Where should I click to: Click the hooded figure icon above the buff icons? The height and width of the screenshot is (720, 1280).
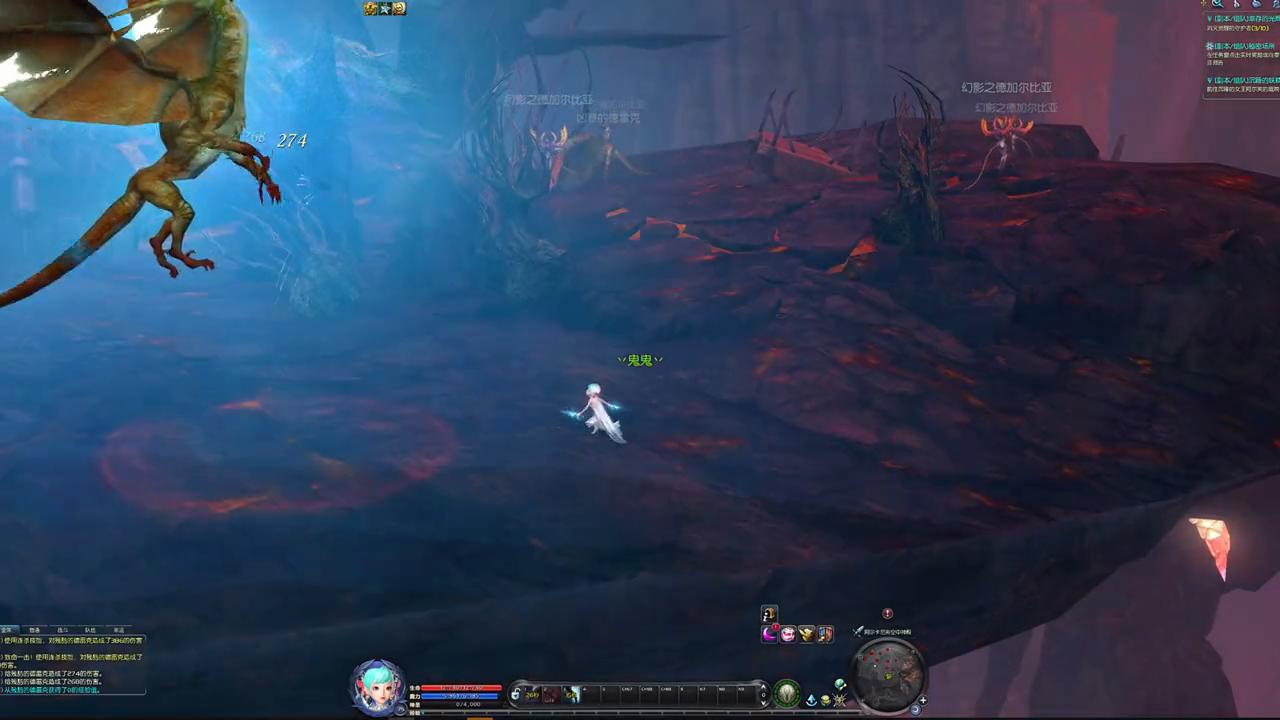(769, 613)
